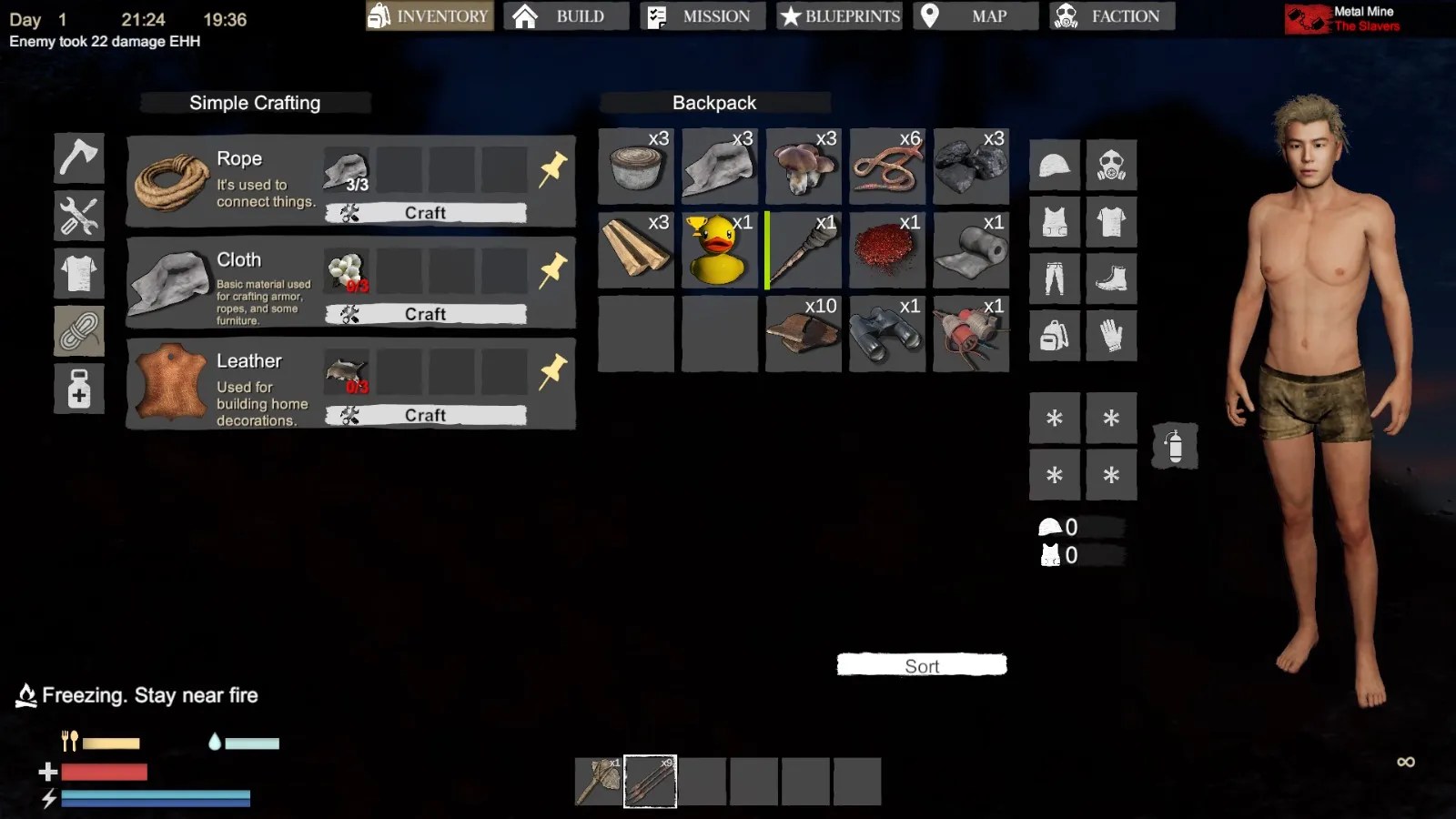Open the wrench tools crafting category
Image resolution: width=1456 pixels, height=819 pixels.
(78, 216)
